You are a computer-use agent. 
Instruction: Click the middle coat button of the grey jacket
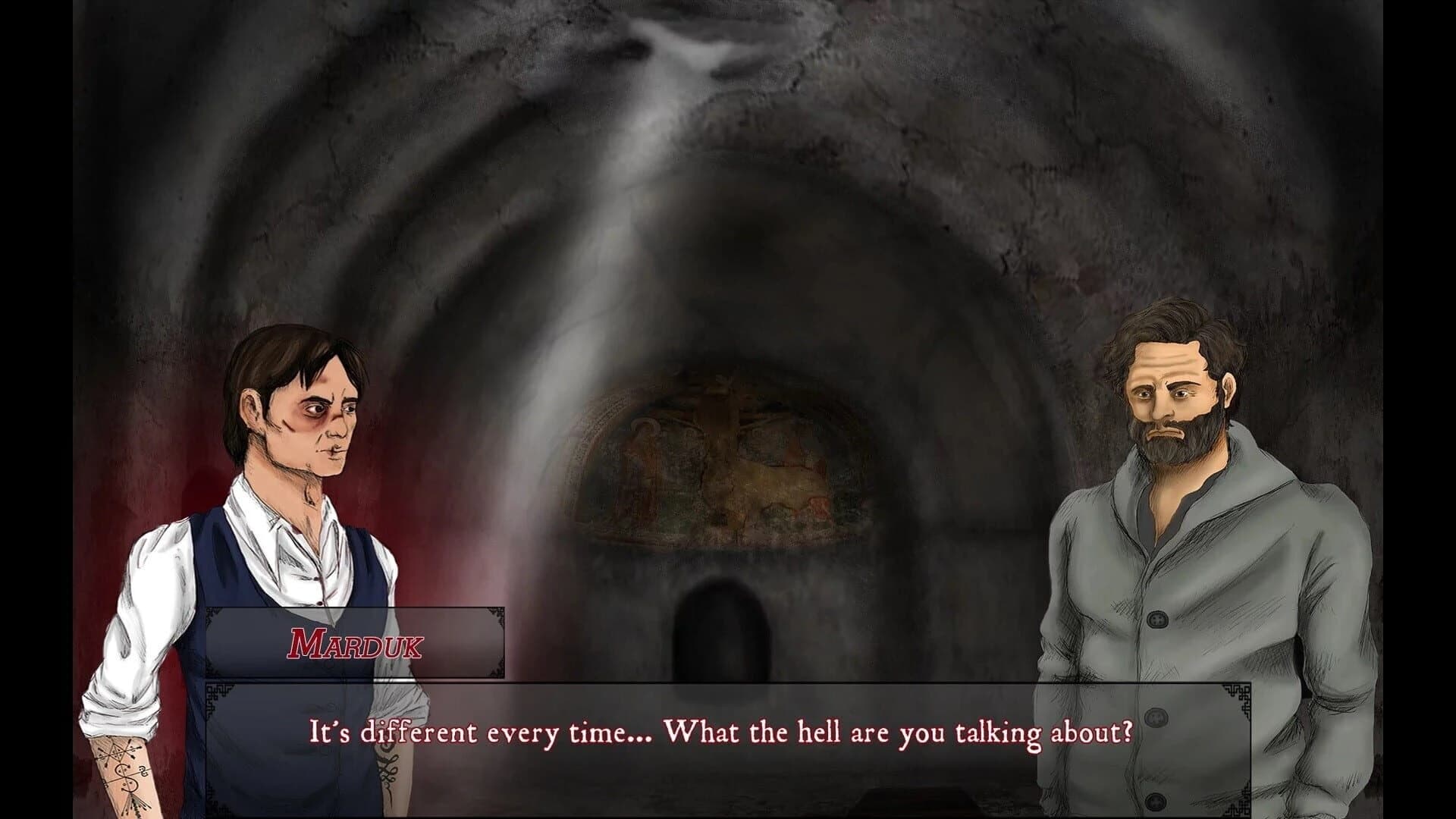(1156, 717)
